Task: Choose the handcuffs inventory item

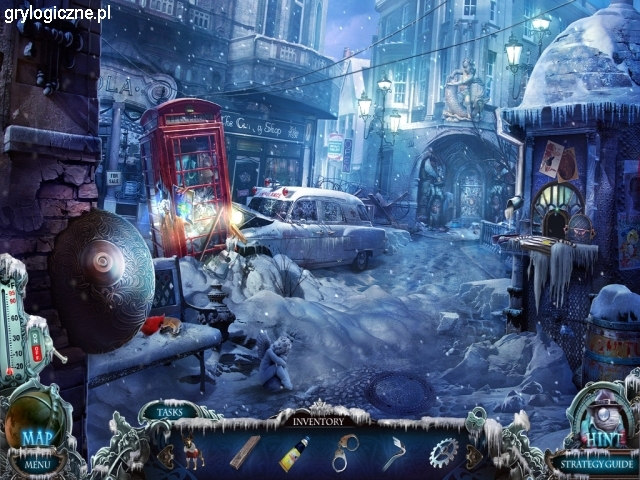Action: point(345,452)
